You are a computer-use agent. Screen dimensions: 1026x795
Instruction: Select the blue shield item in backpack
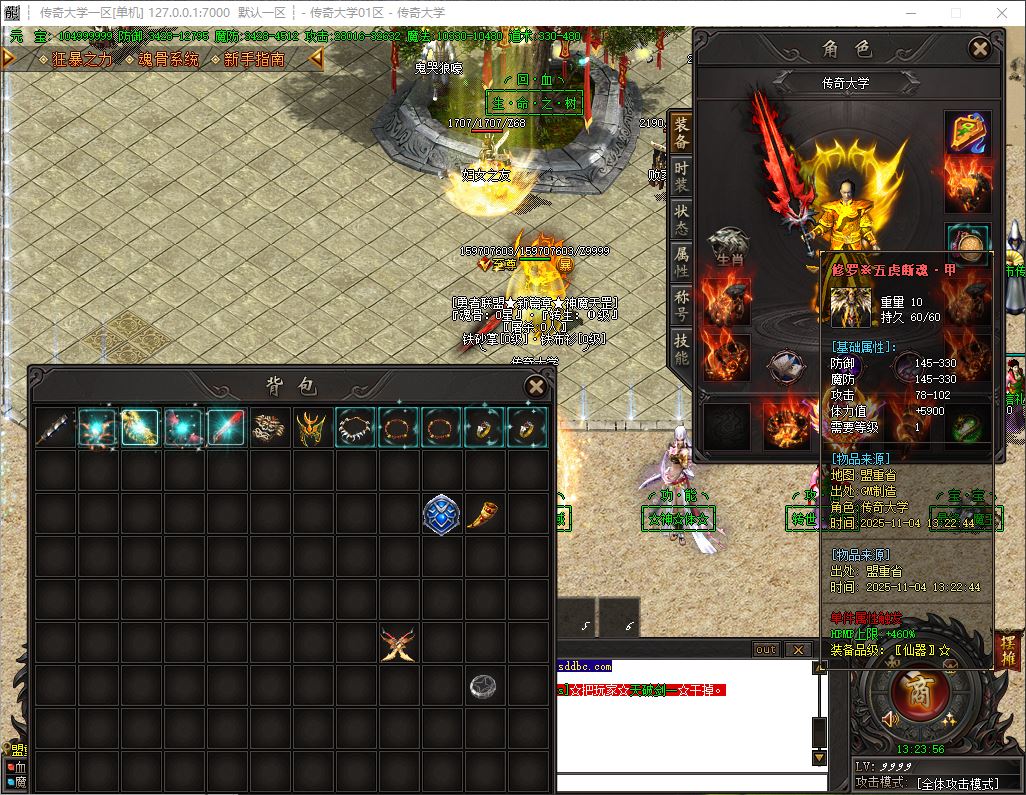441,513
